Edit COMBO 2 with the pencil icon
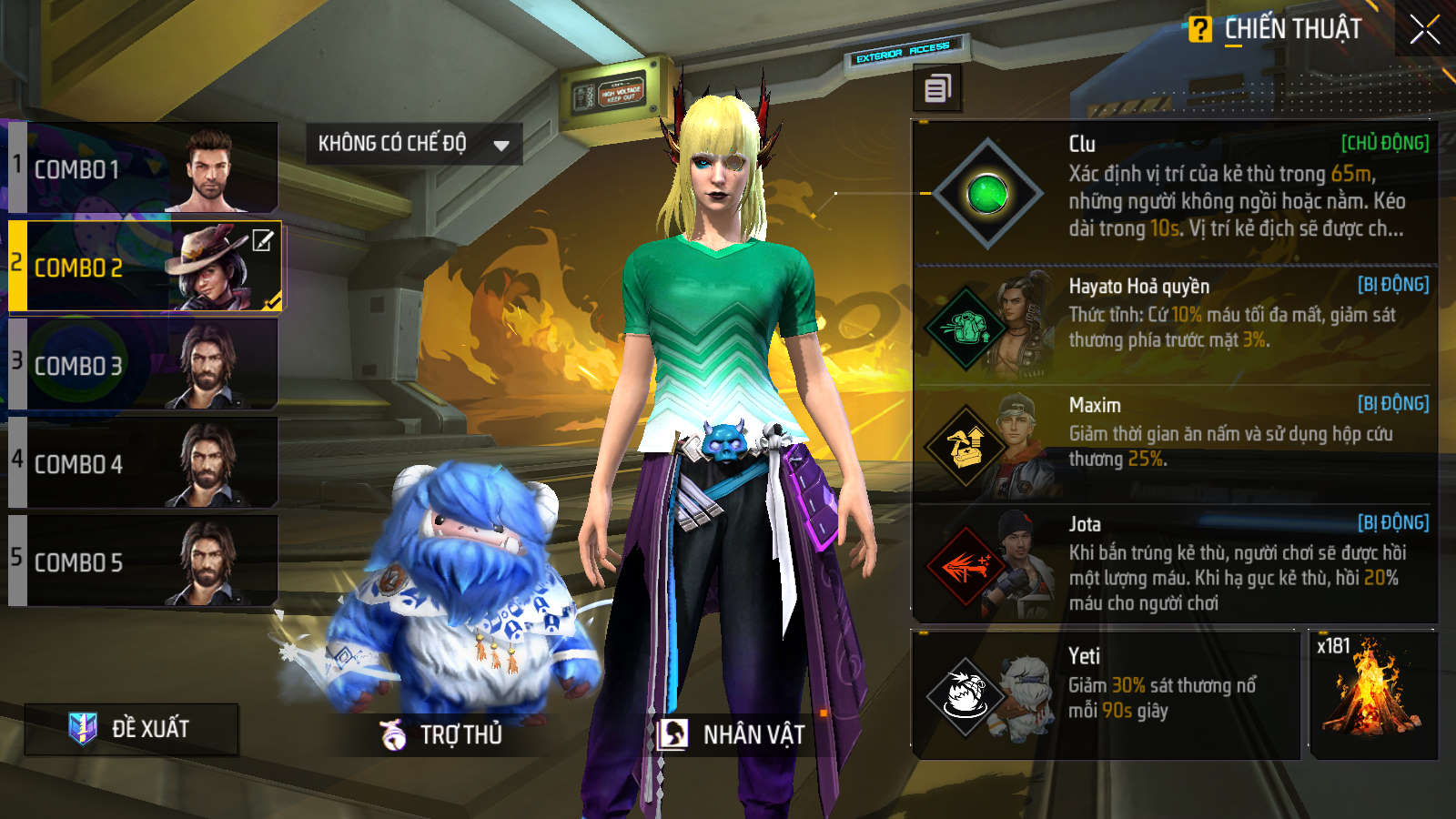The height and width of the screenshot is (819, 1456). click(x=262, y=241)
